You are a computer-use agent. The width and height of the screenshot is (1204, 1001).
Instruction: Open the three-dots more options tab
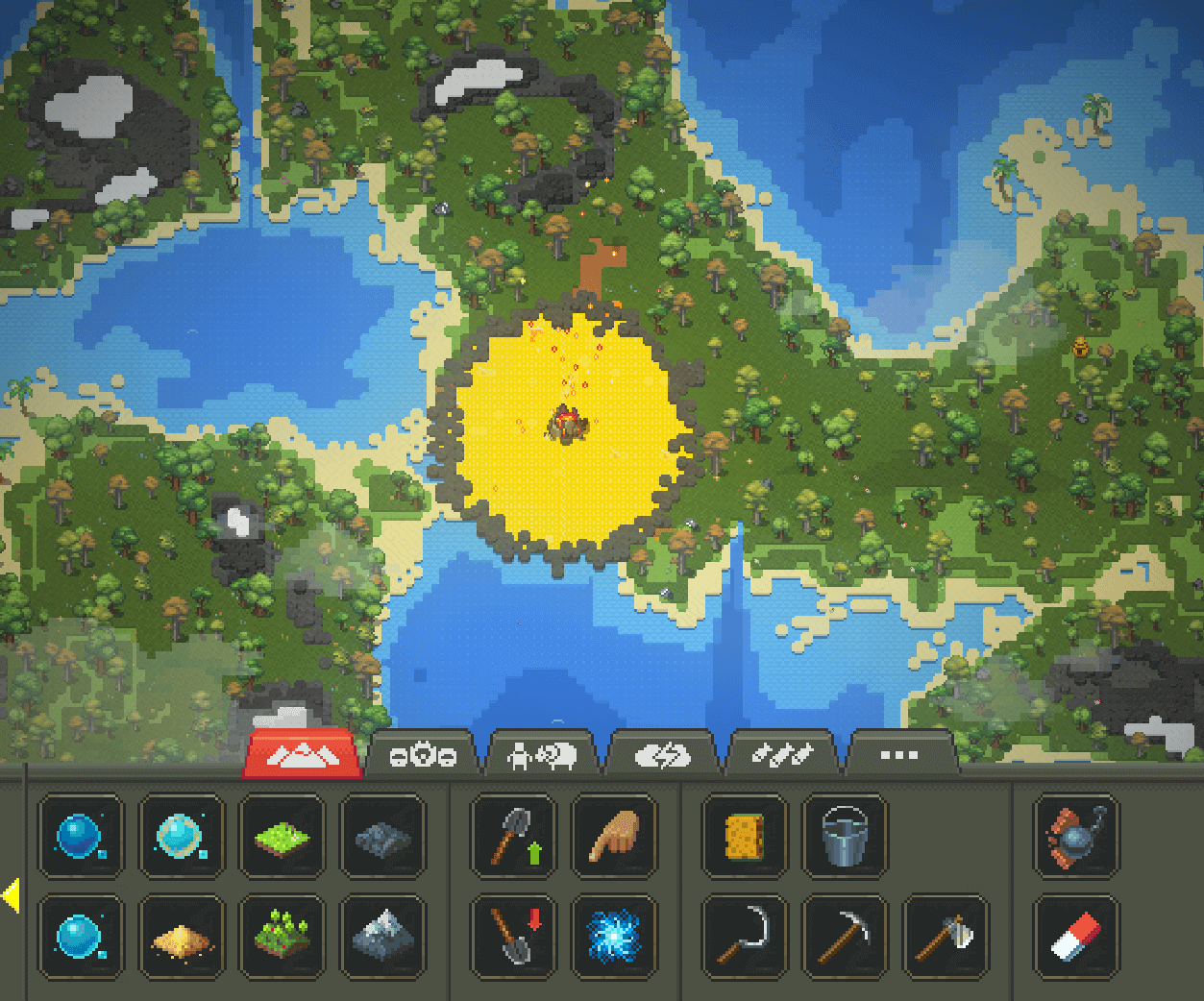click(x=899, y=756)
